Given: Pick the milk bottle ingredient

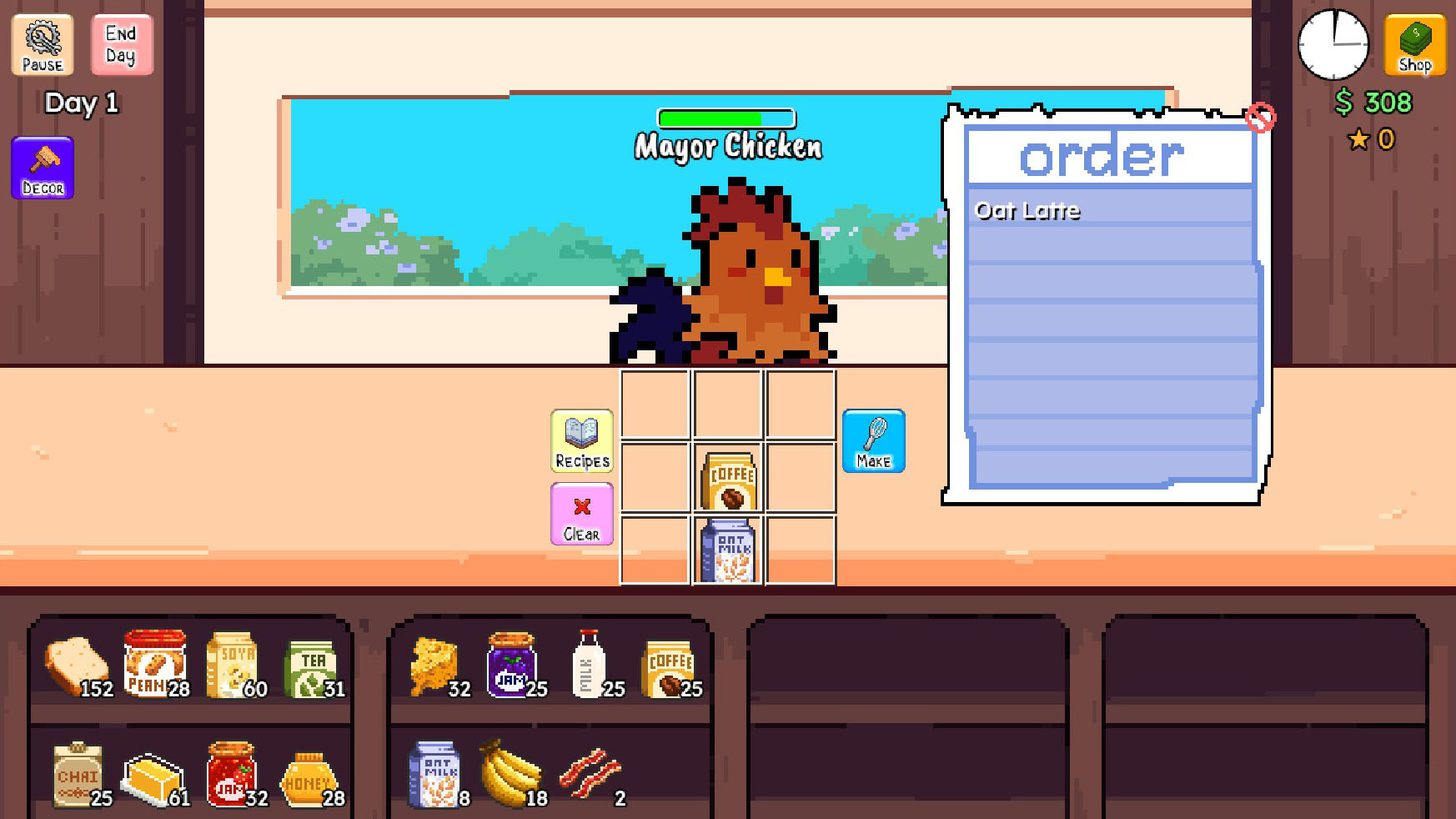Looking at the screenshot, I should tap(589, 664).
